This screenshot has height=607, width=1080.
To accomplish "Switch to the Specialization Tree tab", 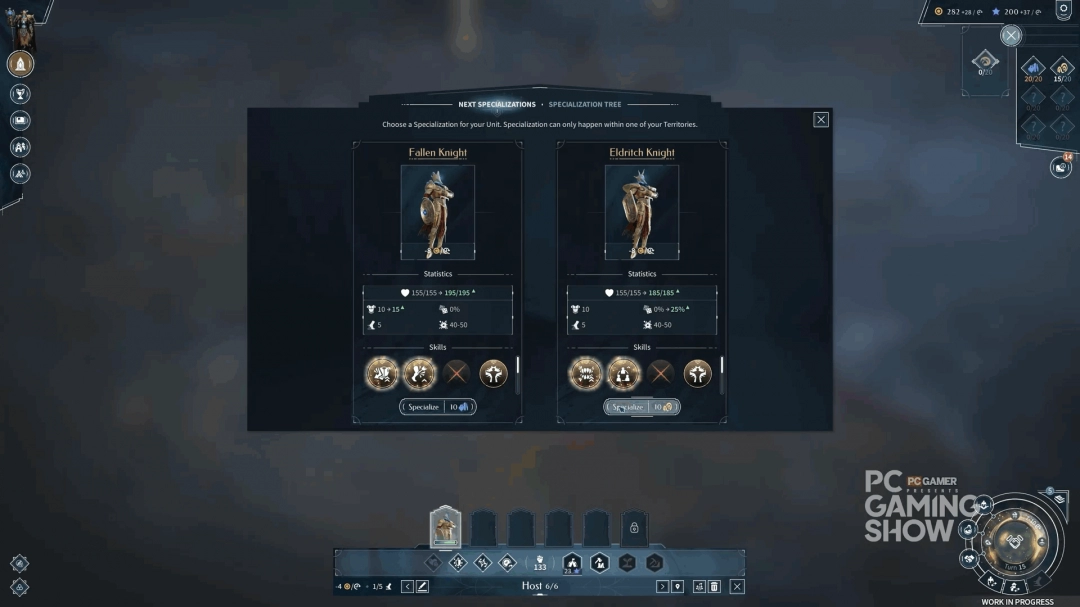I will click(585, 104).
